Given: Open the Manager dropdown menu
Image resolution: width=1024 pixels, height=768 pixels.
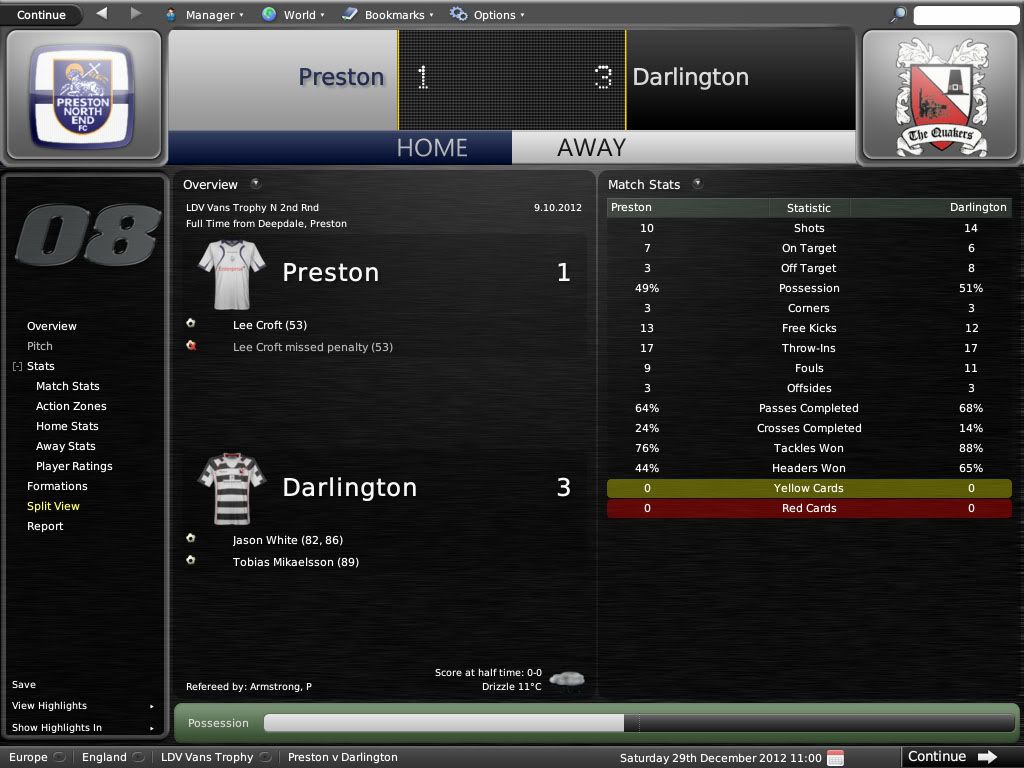Looking at the screenshot, I should coord(201,15).
